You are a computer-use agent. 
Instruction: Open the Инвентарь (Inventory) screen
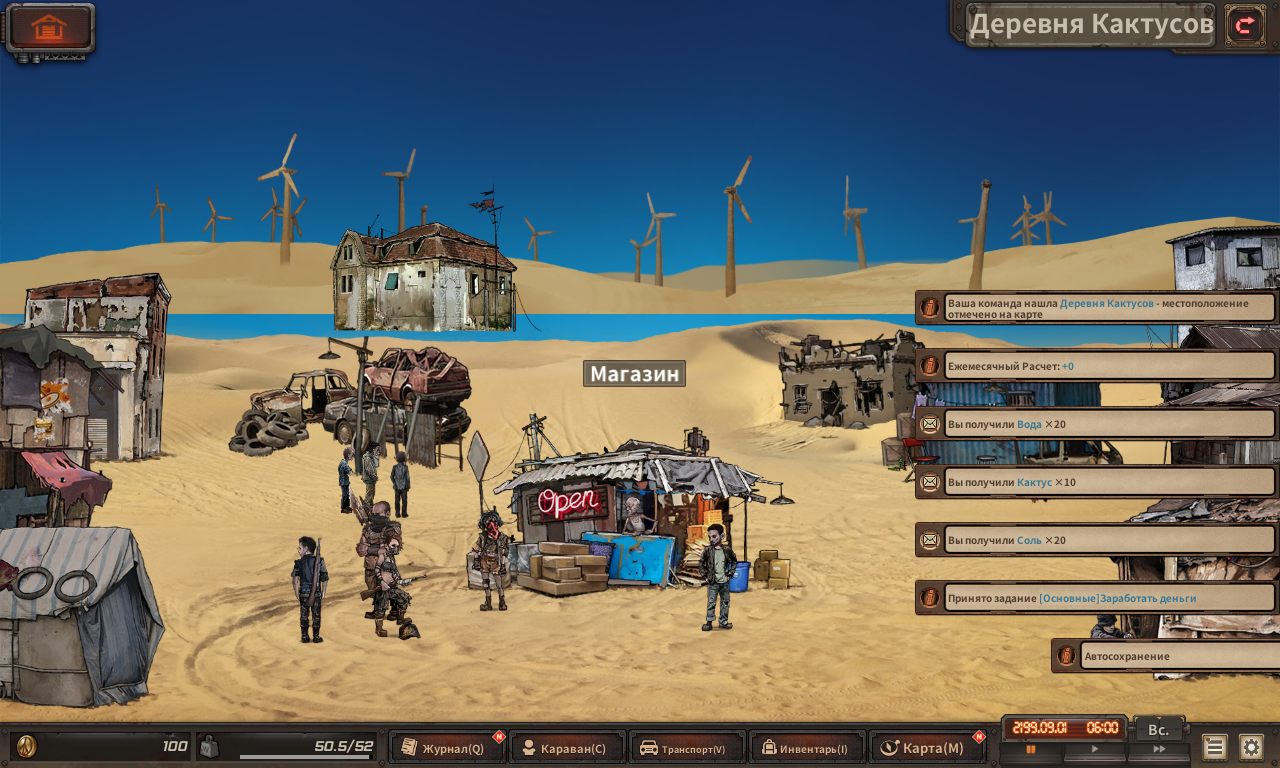[806, 748]
